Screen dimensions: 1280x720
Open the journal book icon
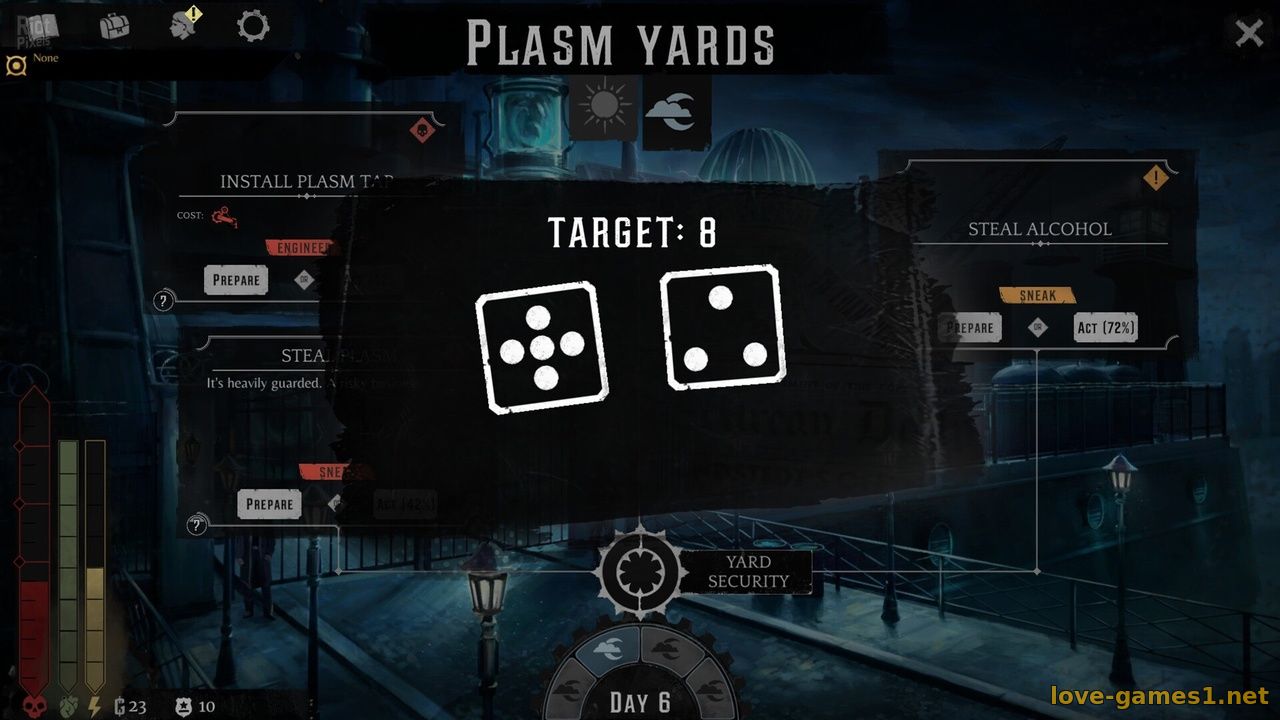point(38,26)
